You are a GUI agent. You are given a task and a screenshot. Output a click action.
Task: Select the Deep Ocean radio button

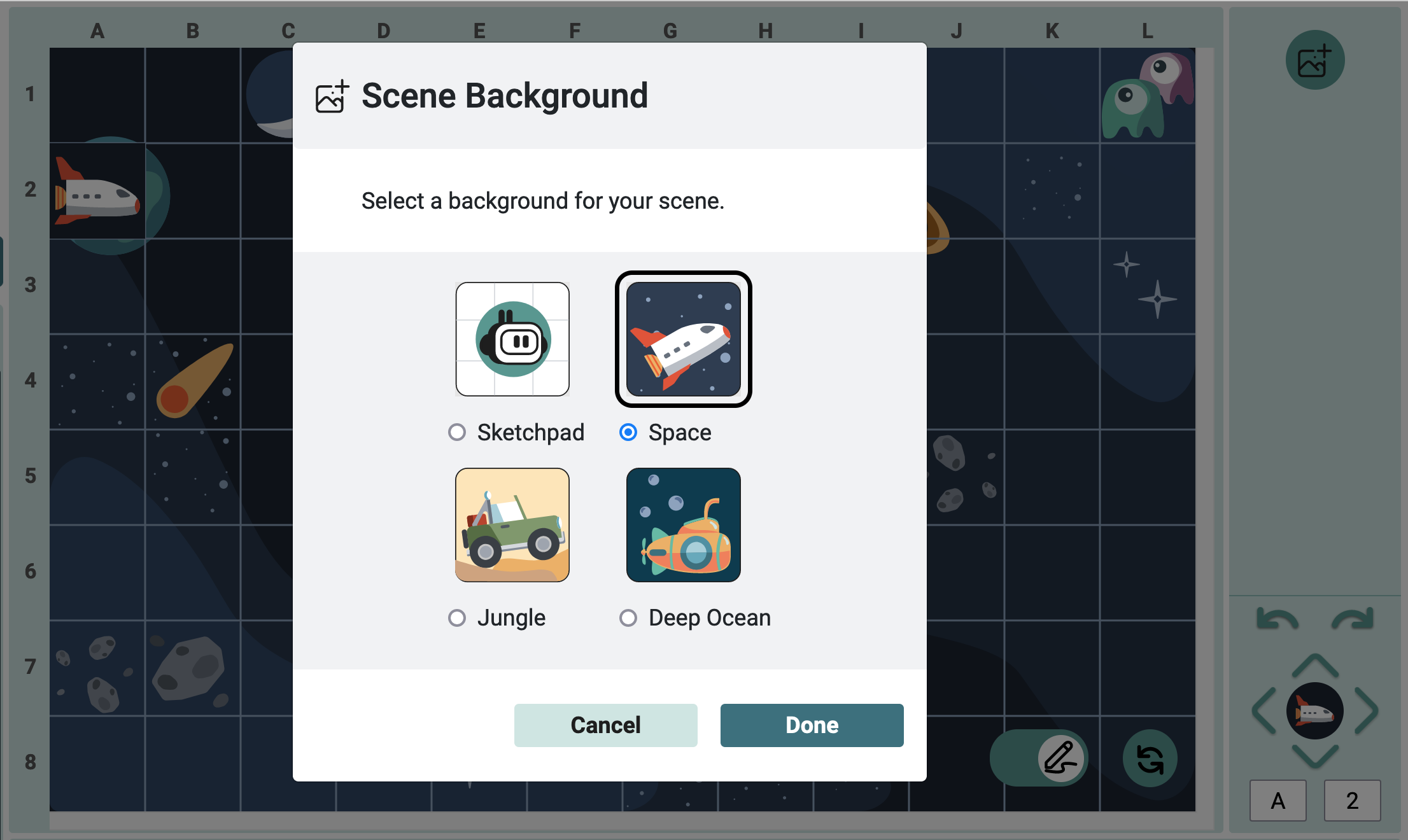click(x=628, y=617)
